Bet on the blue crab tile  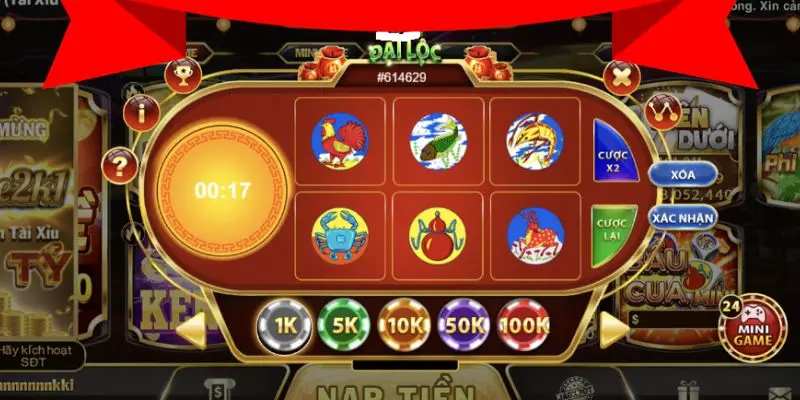[340, 236]
